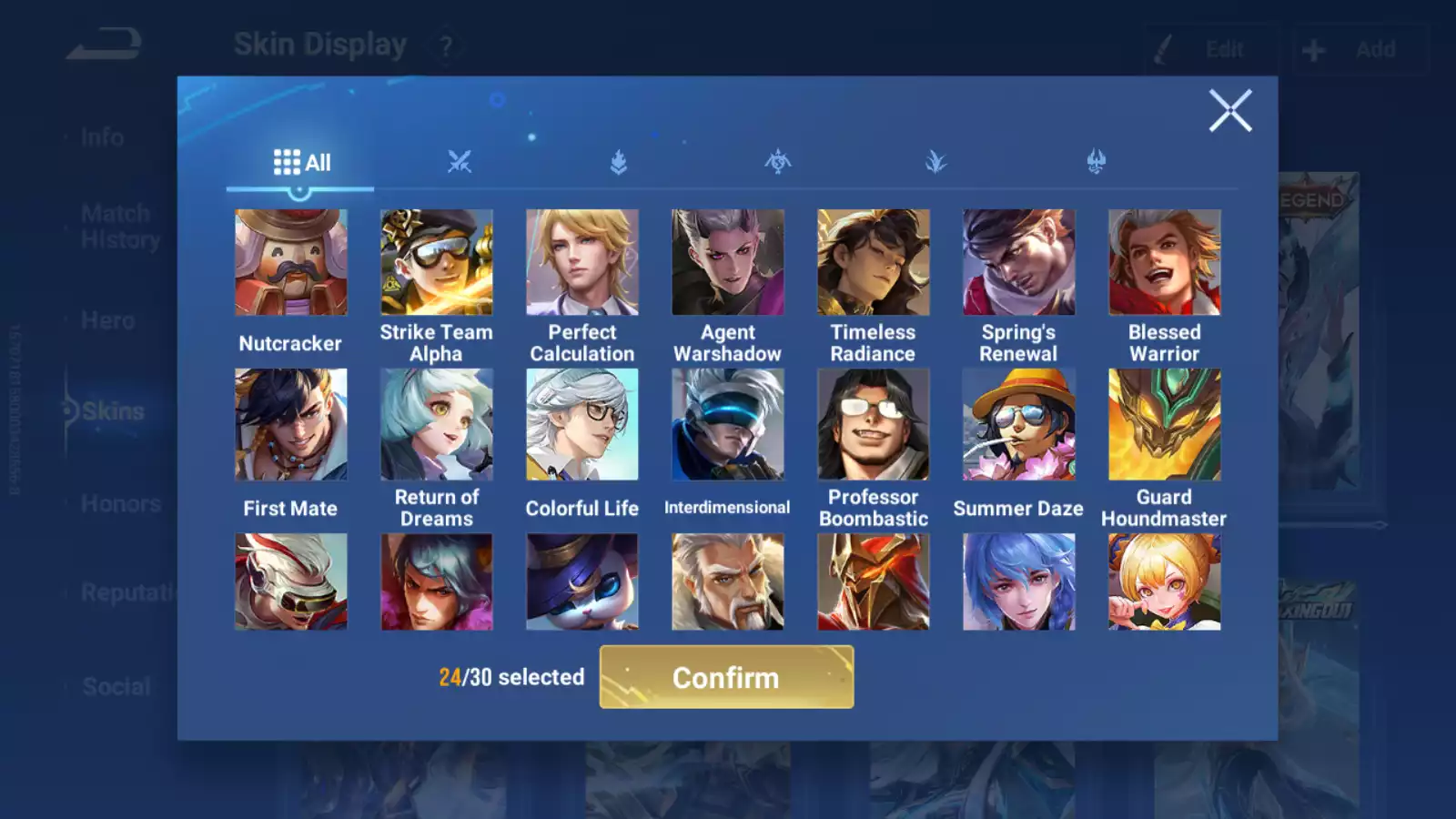
Task: Select the Nutcracker skin
Action: point(290,263)
